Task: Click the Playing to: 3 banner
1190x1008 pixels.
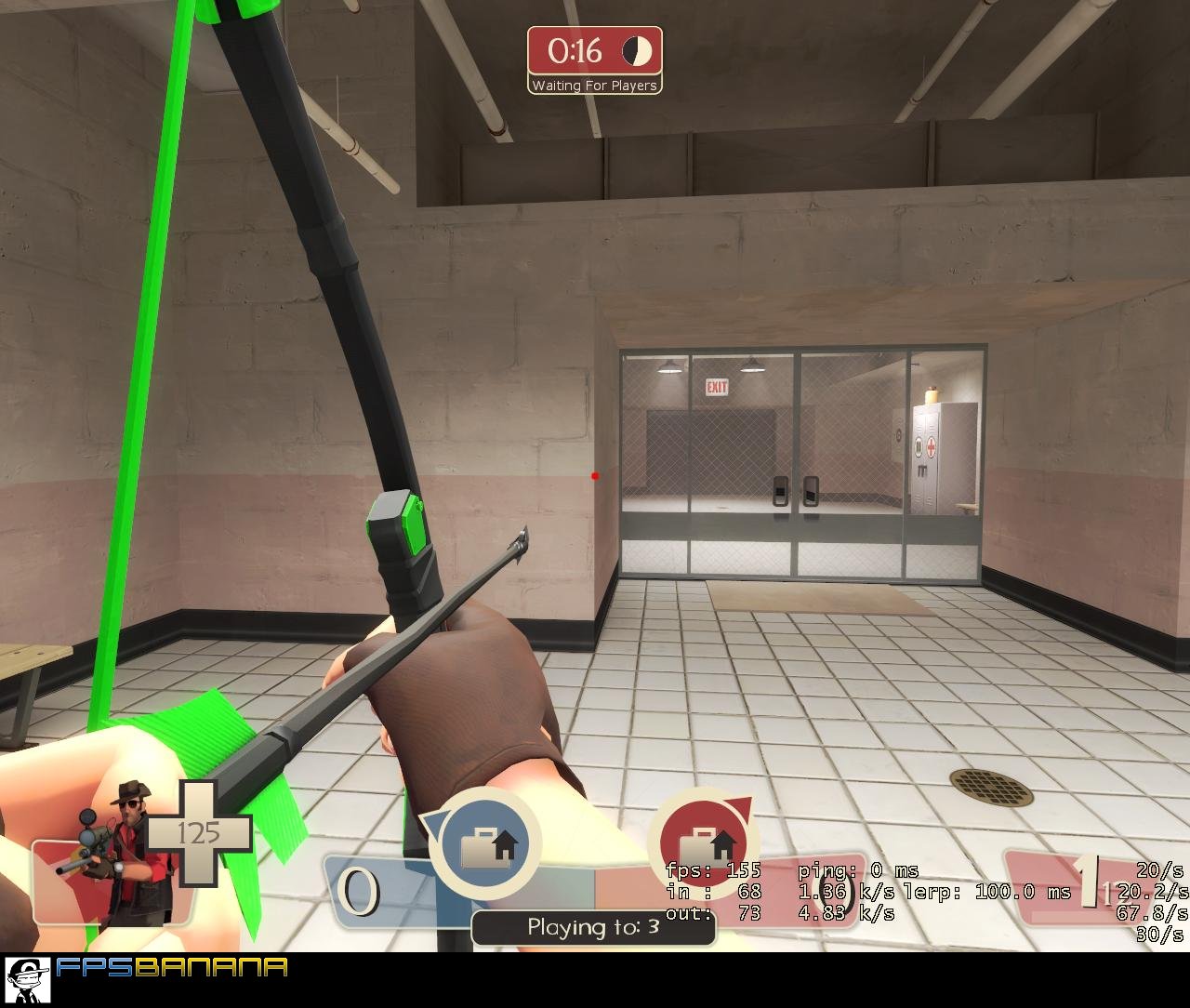Action: pos(593,926)
